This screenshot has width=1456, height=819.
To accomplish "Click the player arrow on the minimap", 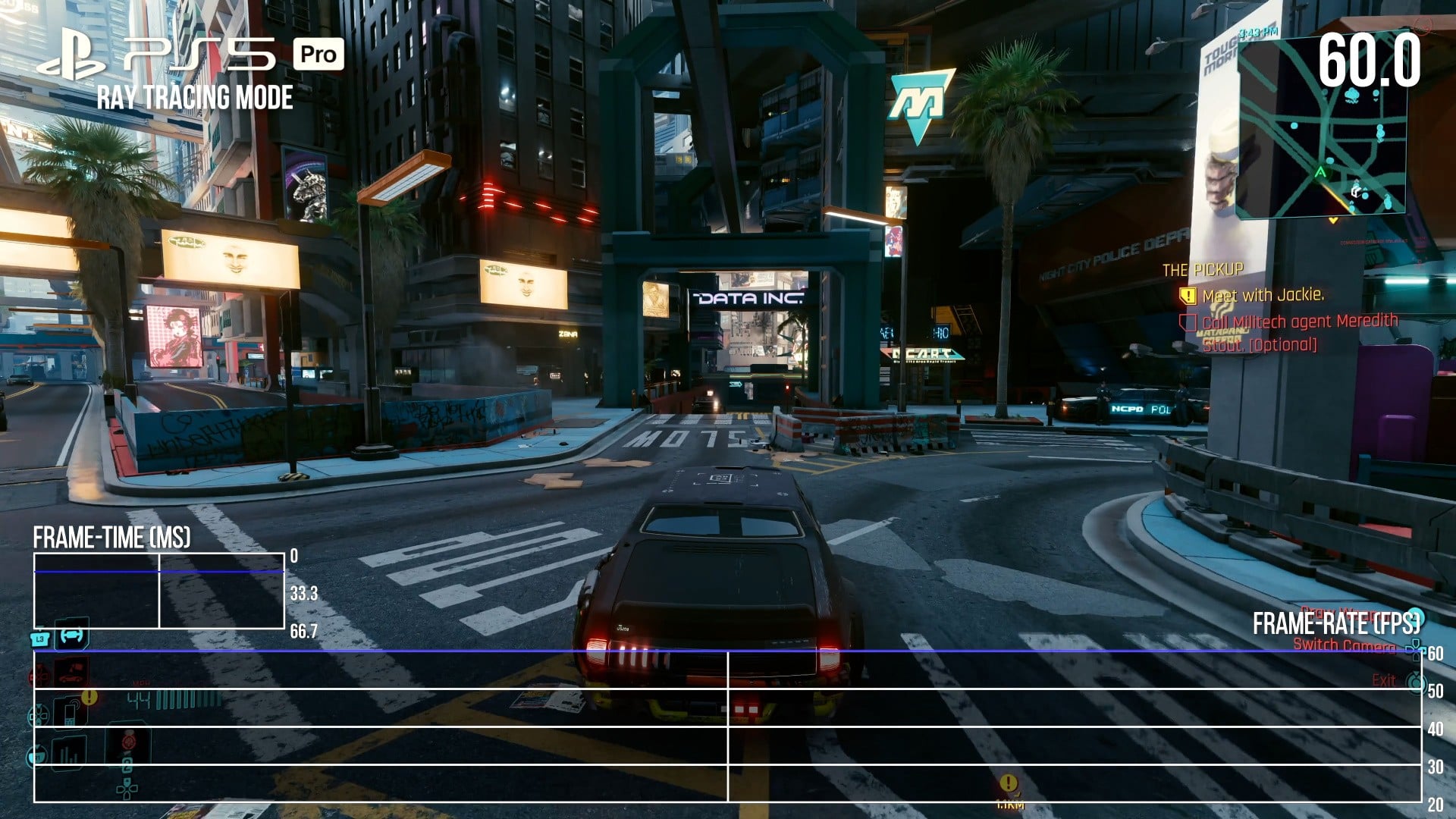I will (x=1320, y=173).
